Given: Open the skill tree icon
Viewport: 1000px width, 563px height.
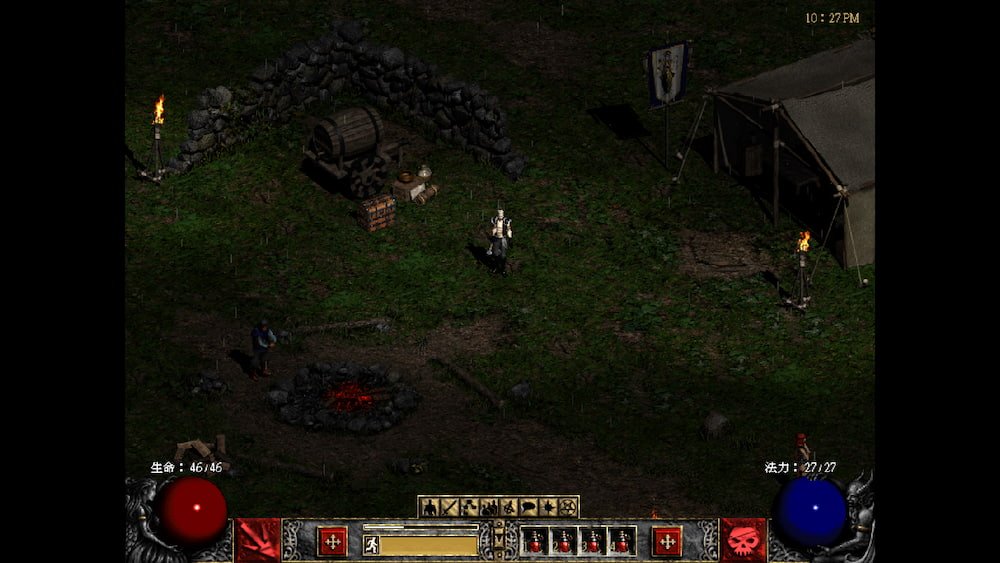Looking at the screenshot, I should [x=468, y=507].
